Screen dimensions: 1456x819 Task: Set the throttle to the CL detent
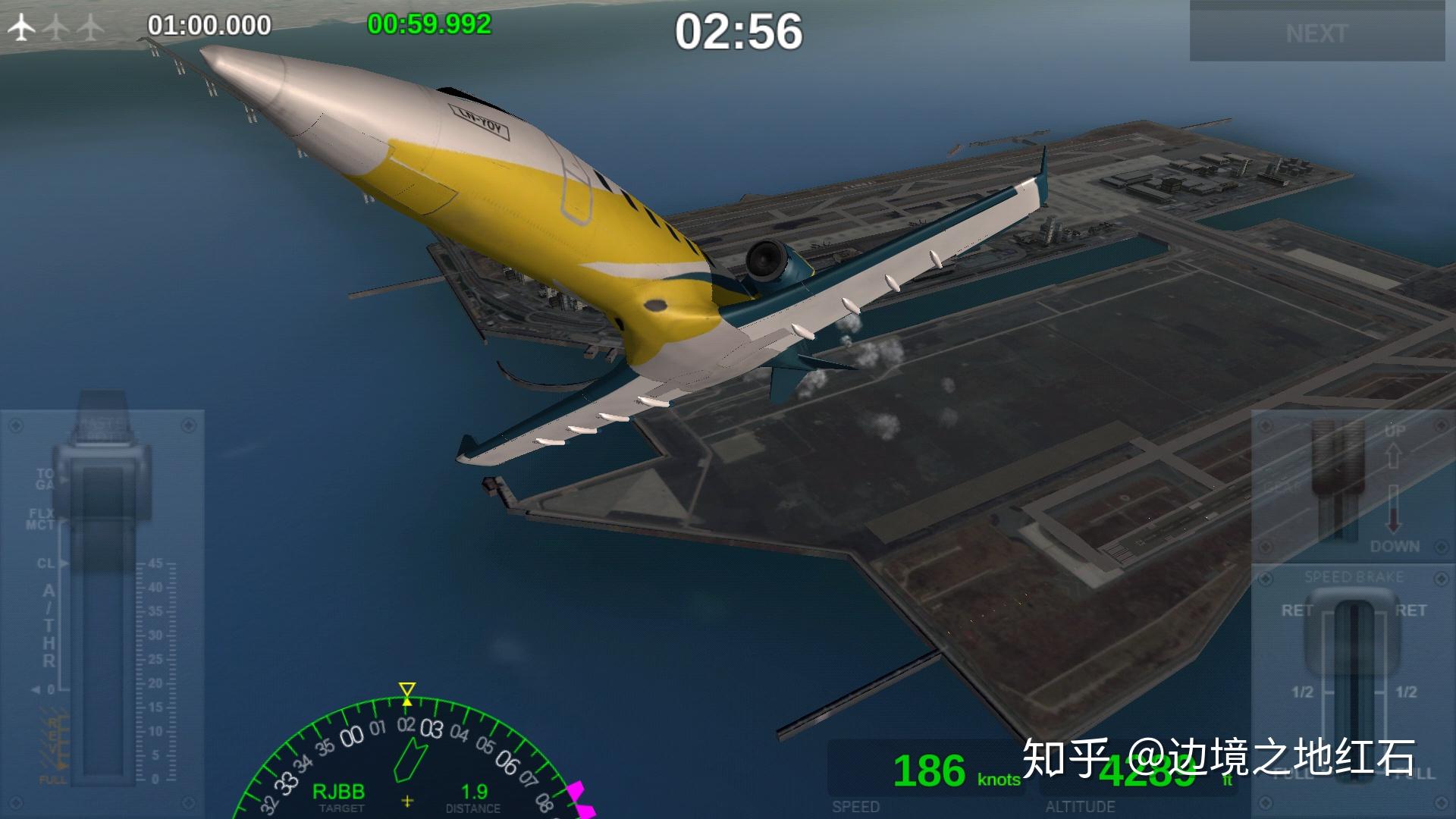click(x=47, y=563)
